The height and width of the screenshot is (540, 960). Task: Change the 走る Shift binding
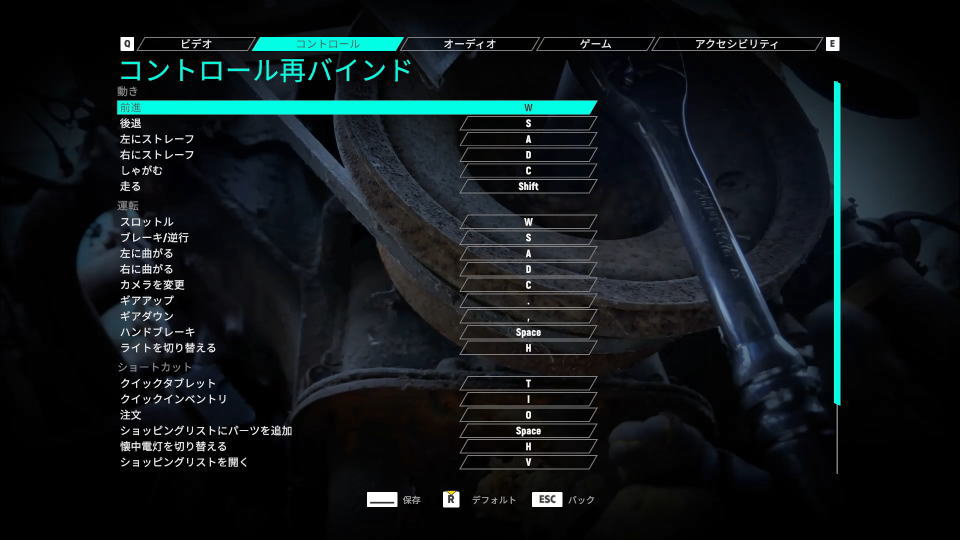pos(528,186)
